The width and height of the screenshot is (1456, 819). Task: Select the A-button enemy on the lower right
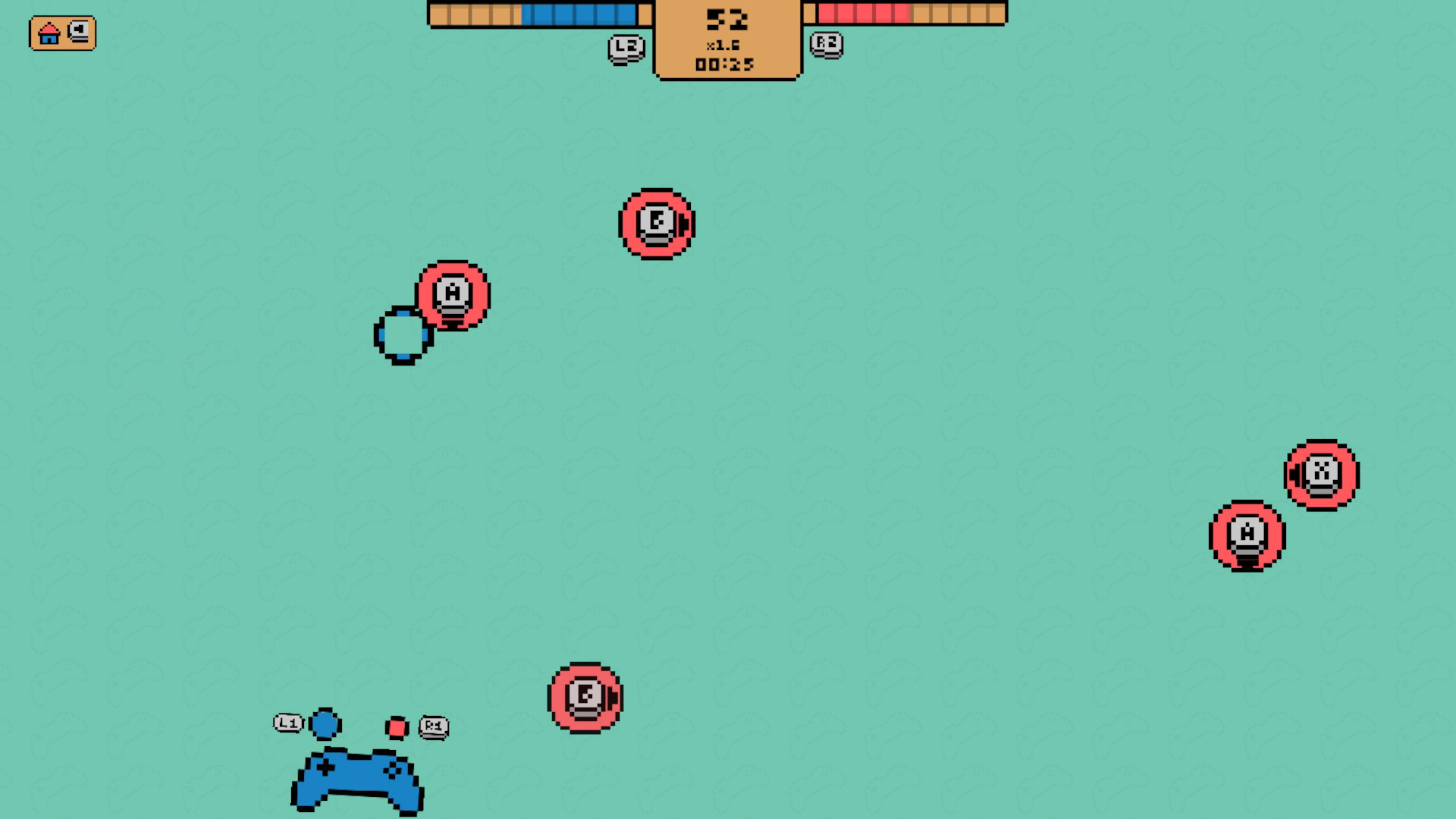point(1247,535)
